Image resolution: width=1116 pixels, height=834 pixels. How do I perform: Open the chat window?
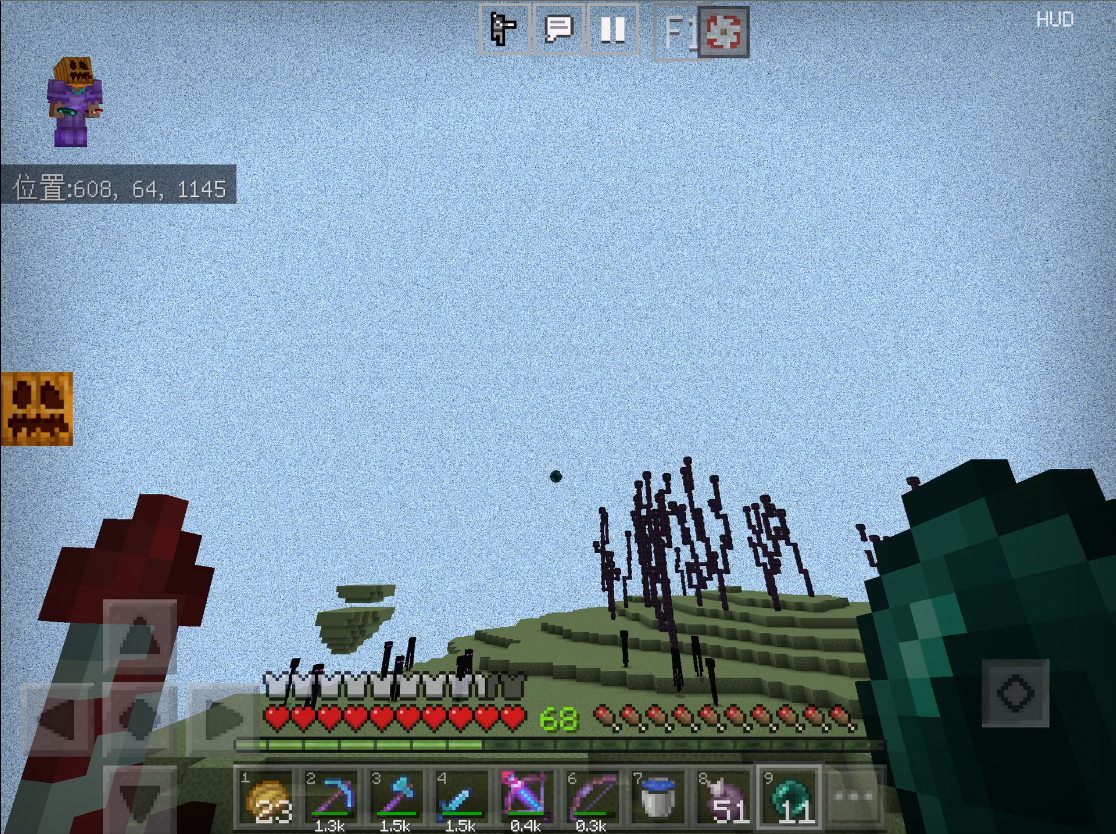(x=558, y=30)
